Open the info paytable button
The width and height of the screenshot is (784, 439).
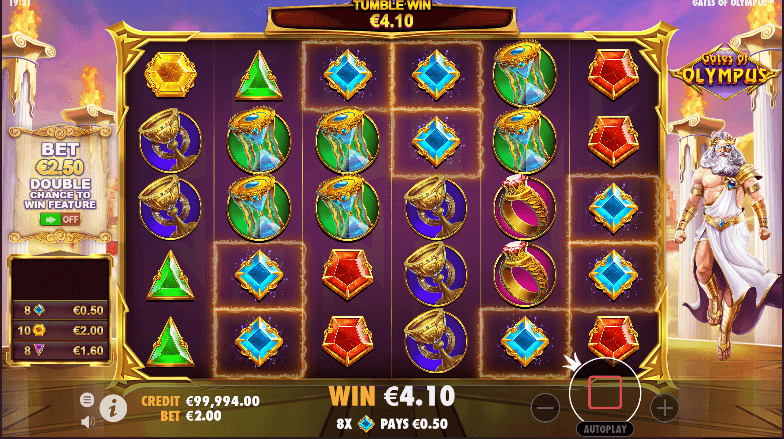113,406
